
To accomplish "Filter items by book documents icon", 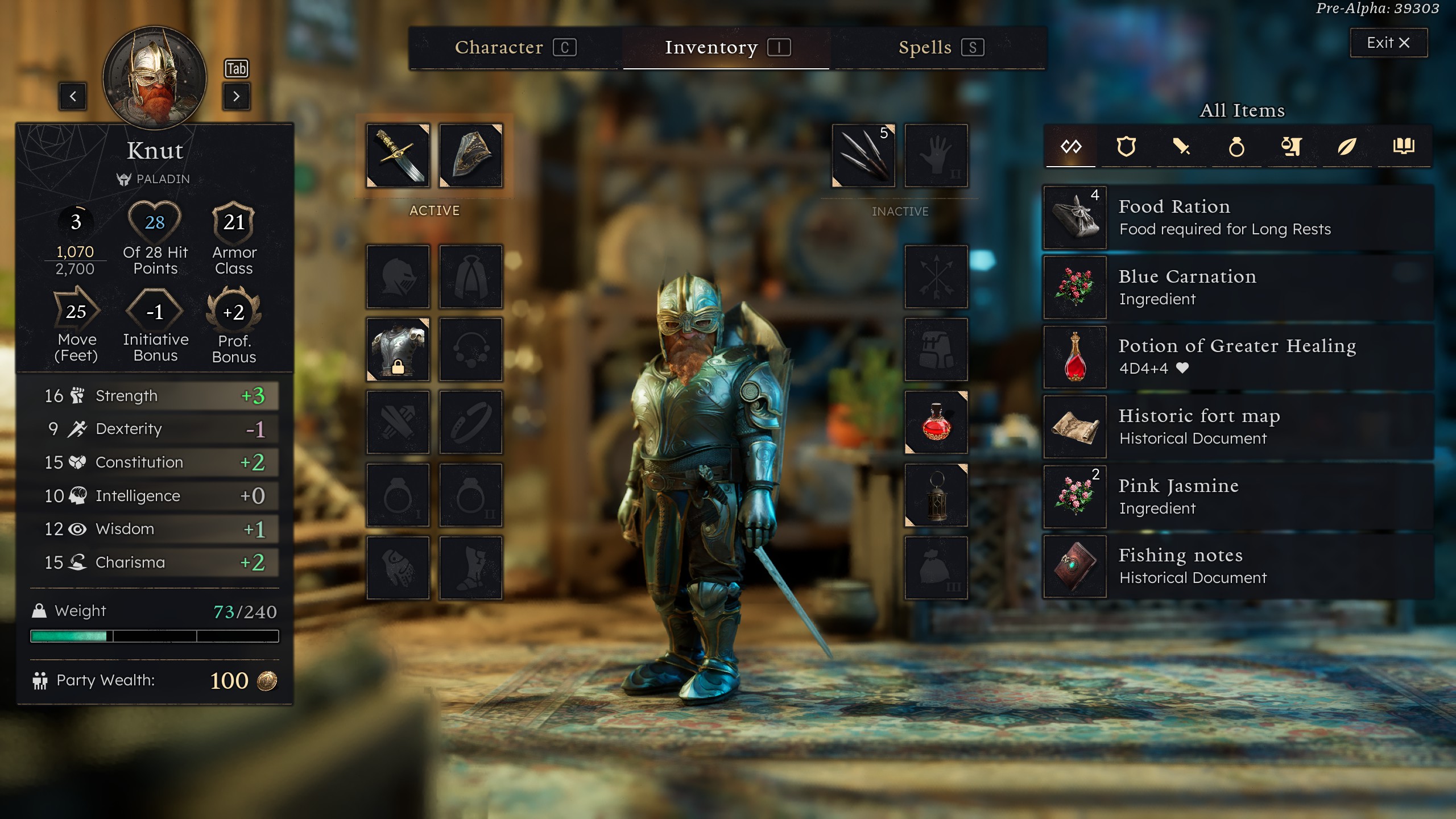I will (x=1404, y=147).
